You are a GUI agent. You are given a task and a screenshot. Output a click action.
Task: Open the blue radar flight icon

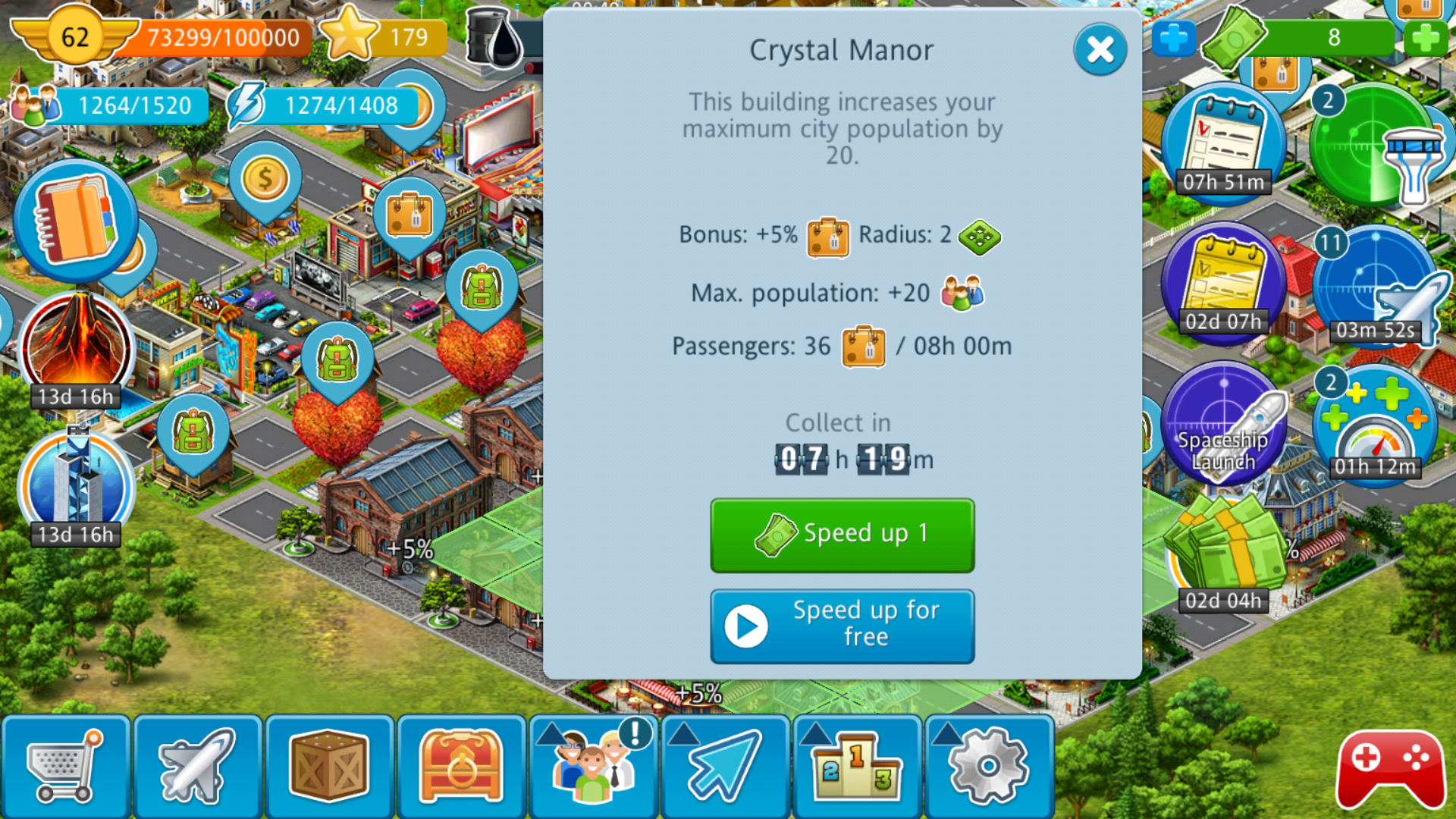point(1374,284)
